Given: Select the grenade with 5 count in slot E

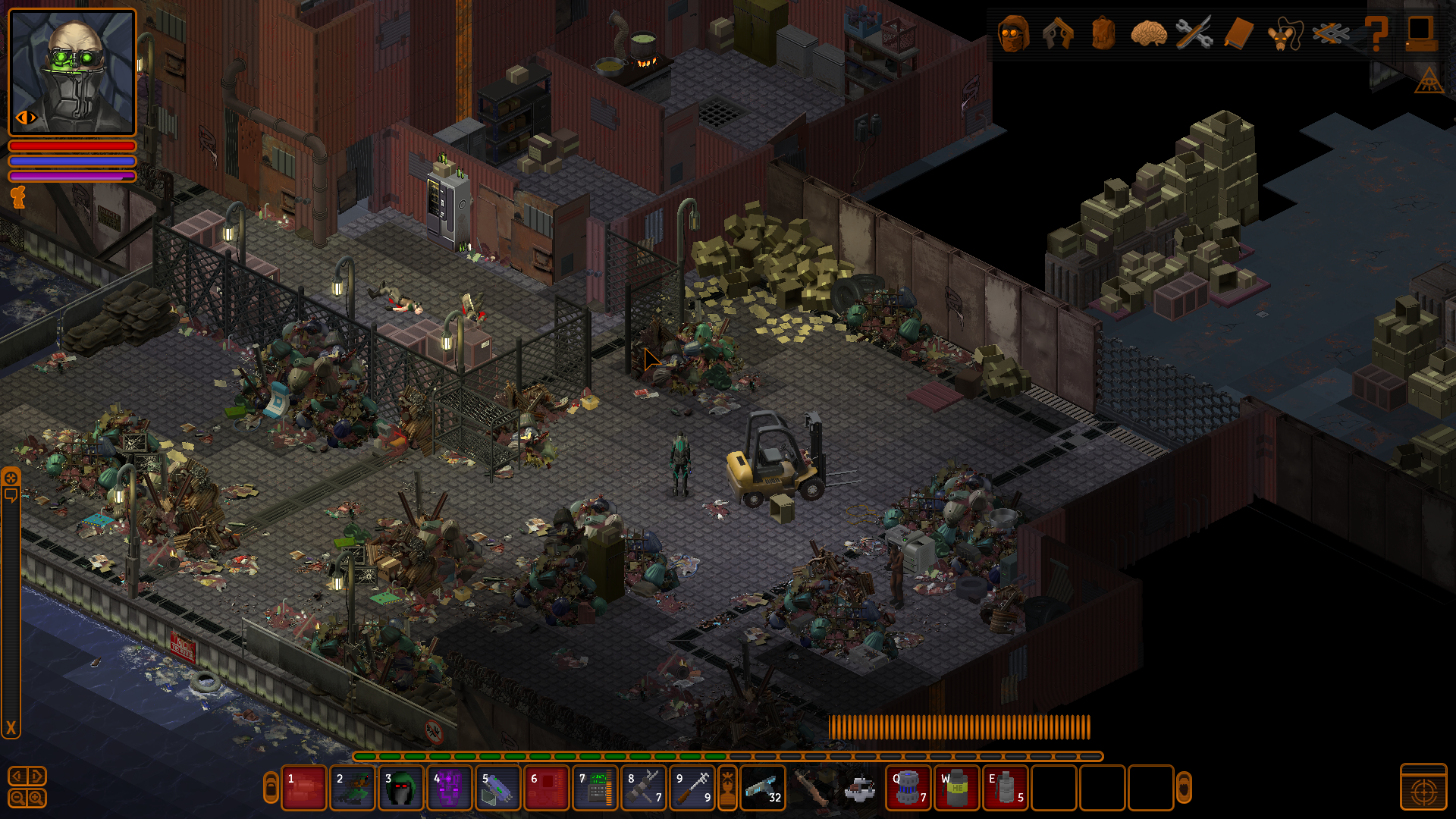Looking at the screenshot, I should pos(1005,788).
